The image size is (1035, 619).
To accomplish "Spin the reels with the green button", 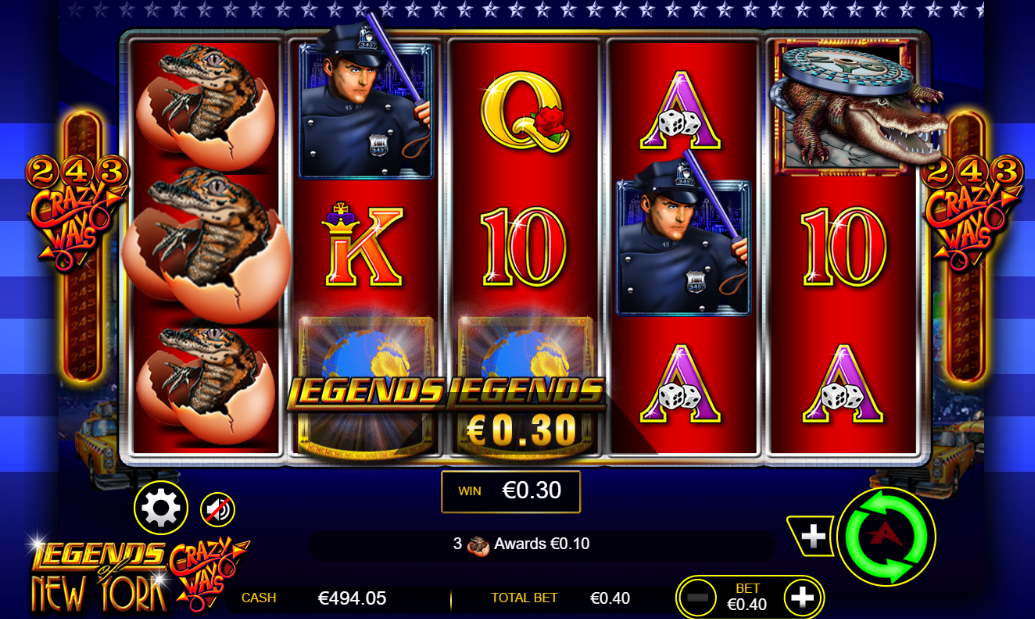I will tap(885, 537).
